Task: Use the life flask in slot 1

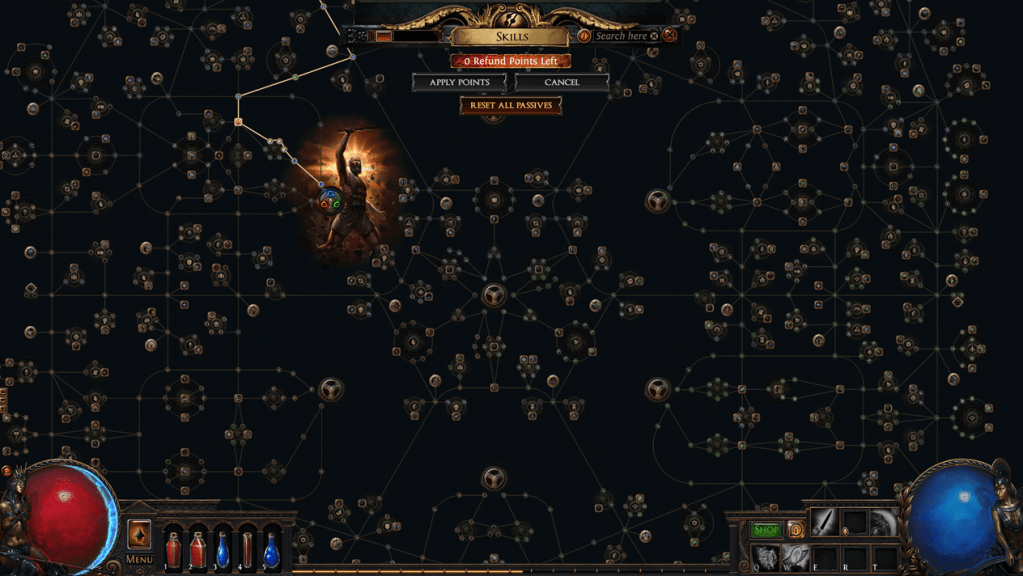Action: pyautogui.click(x=174, y=548)
